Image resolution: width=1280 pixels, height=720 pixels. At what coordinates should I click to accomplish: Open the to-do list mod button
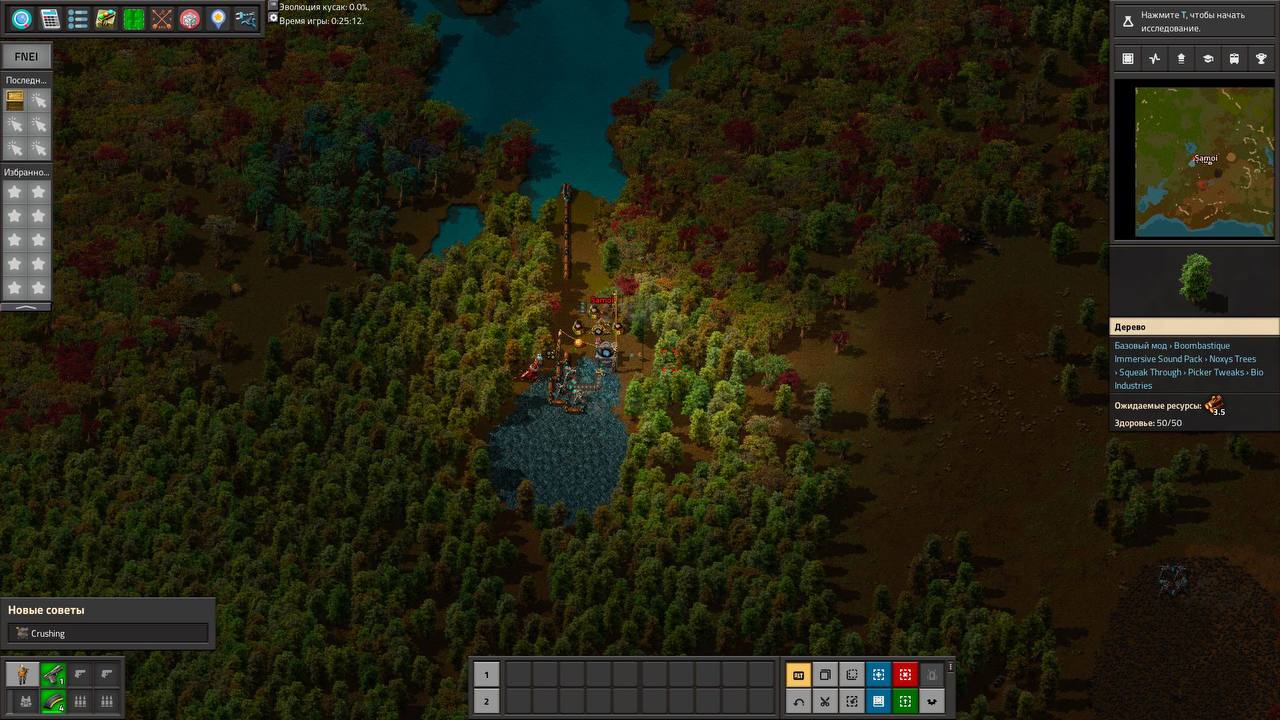(x=78, y=19)
